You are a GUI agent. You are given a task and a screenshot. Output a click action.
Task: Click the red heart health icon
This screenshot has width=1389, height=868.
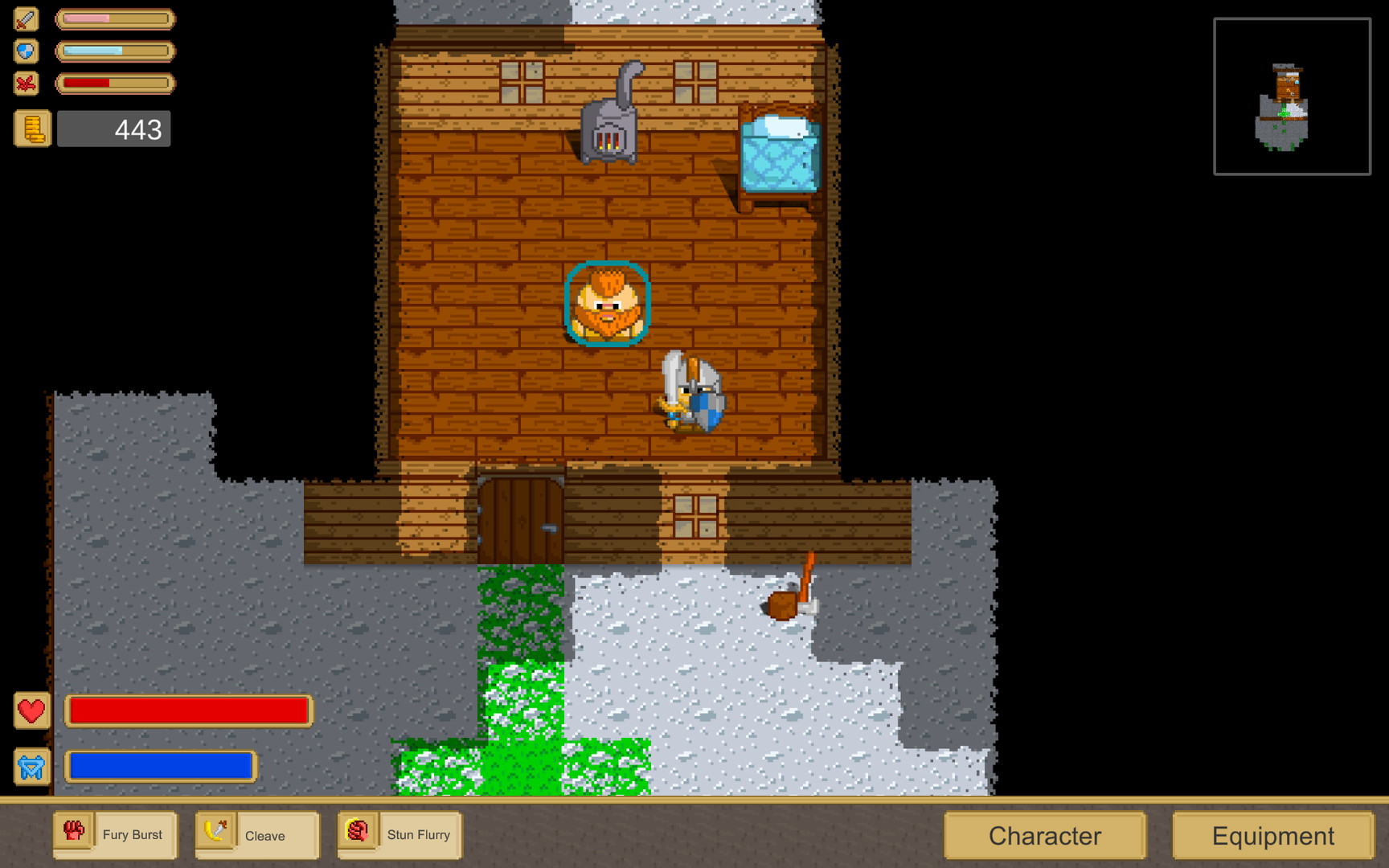pos(31,710)
